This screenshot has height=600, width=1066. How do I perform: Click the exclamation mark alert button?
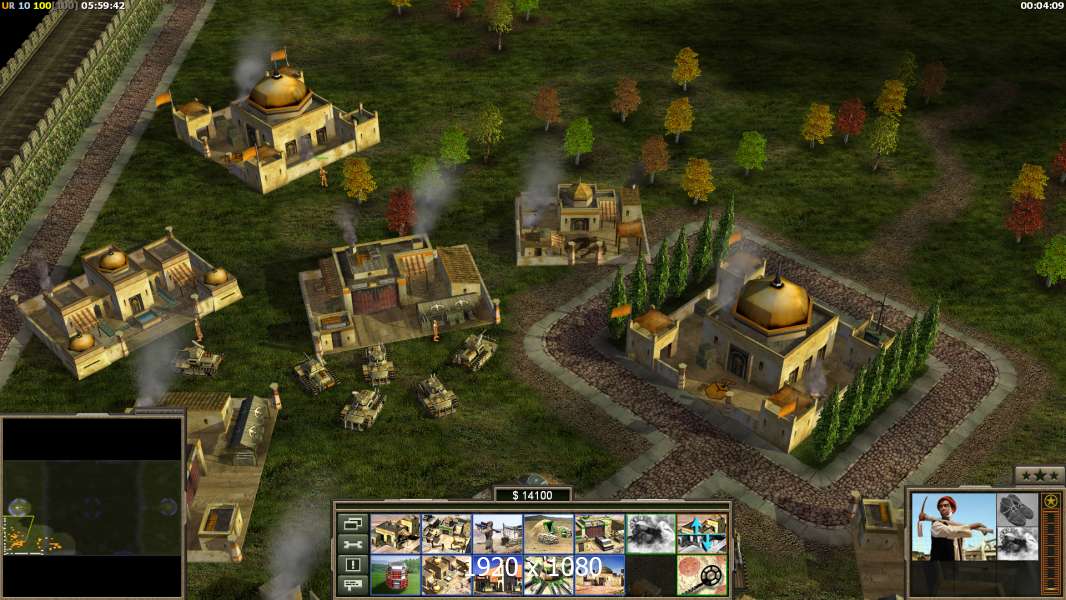(353, 565)
